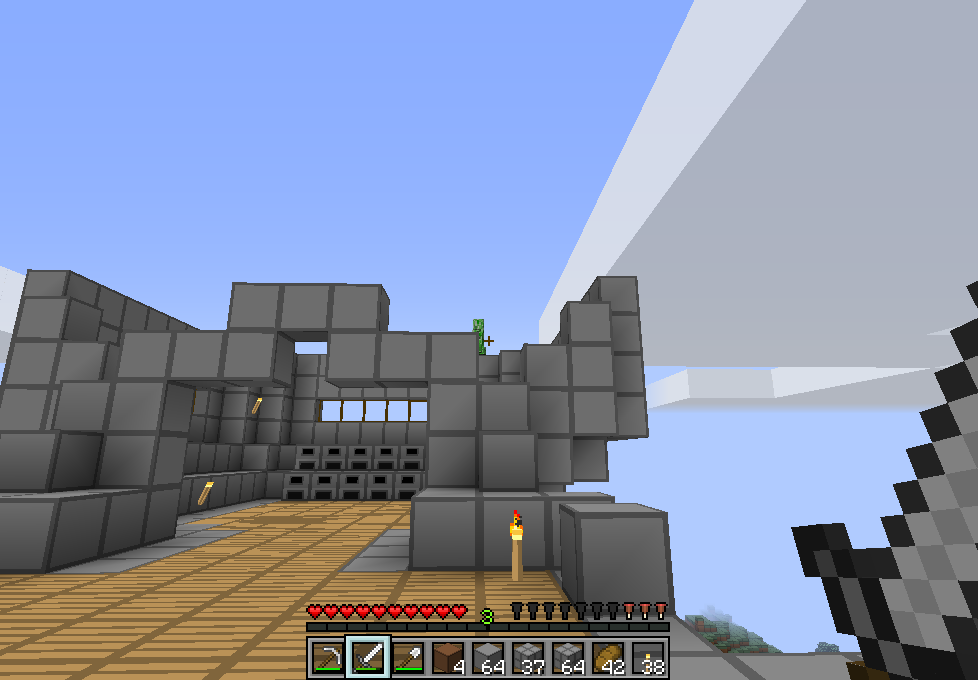The width and height of the screenshot is (978, 680).
Task: Pick the stone brick stack of 37
Action: click(527, 657)
